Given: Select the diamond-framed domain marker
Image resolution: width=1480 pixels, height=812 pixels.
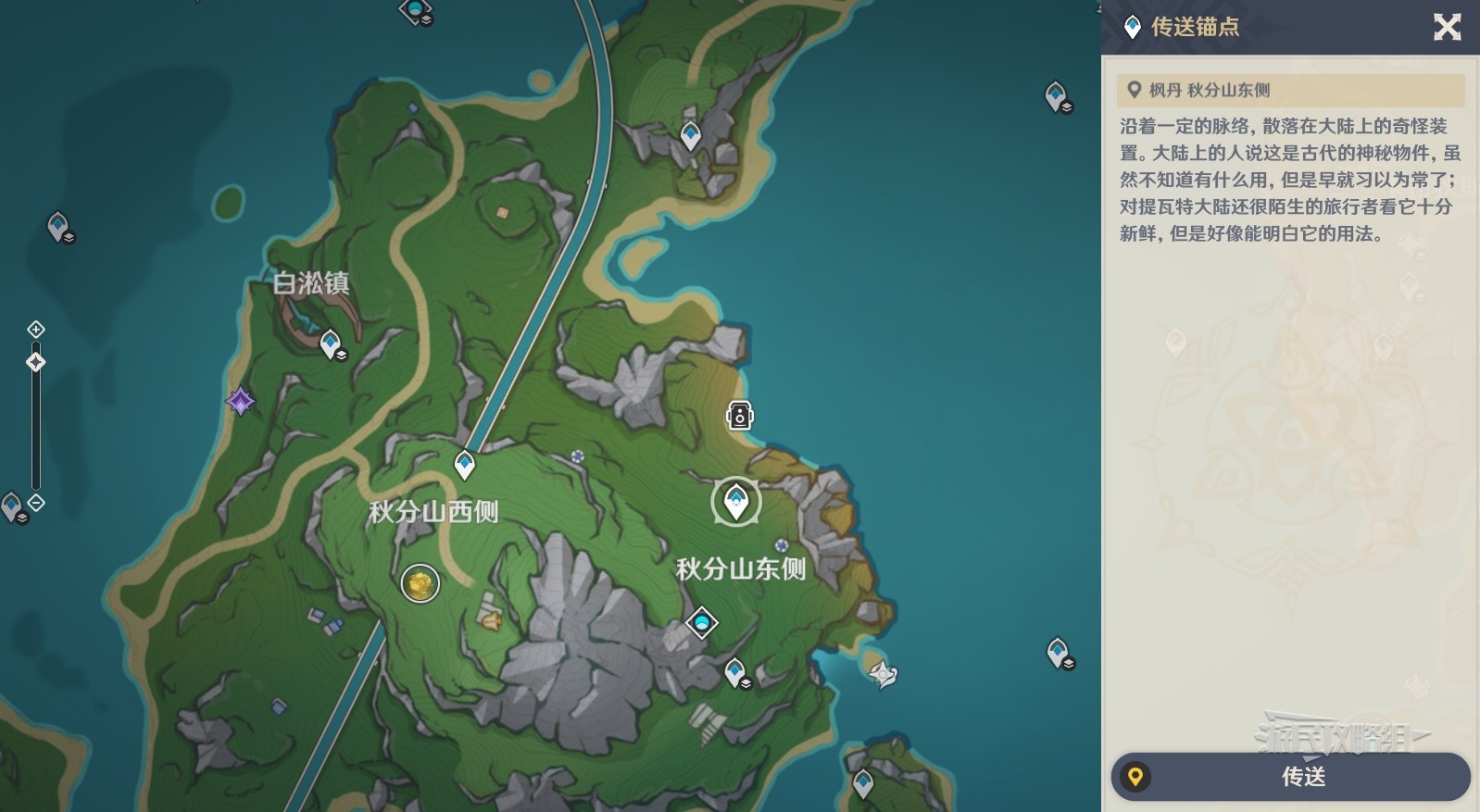Looking at the screenshot, I should pos(701,622).
